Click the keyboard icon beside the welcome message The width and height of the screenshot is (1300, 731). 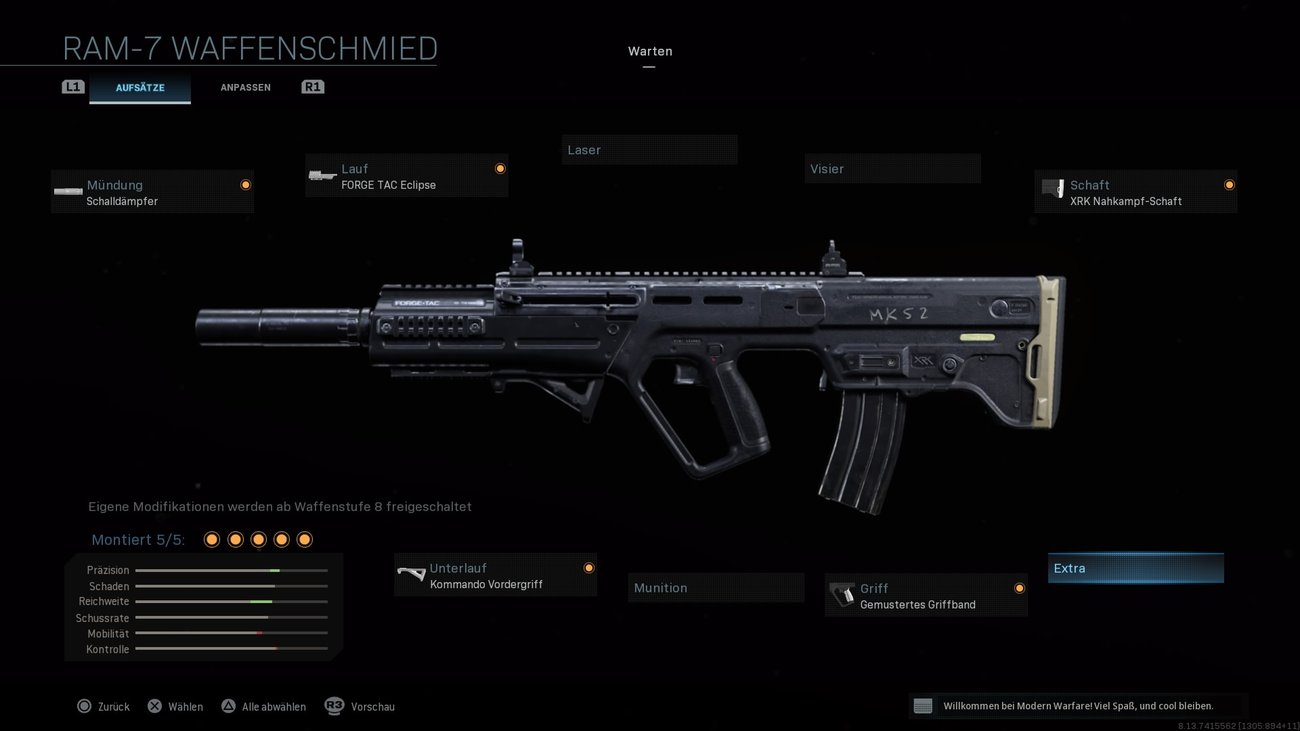(x=921, y=705)
